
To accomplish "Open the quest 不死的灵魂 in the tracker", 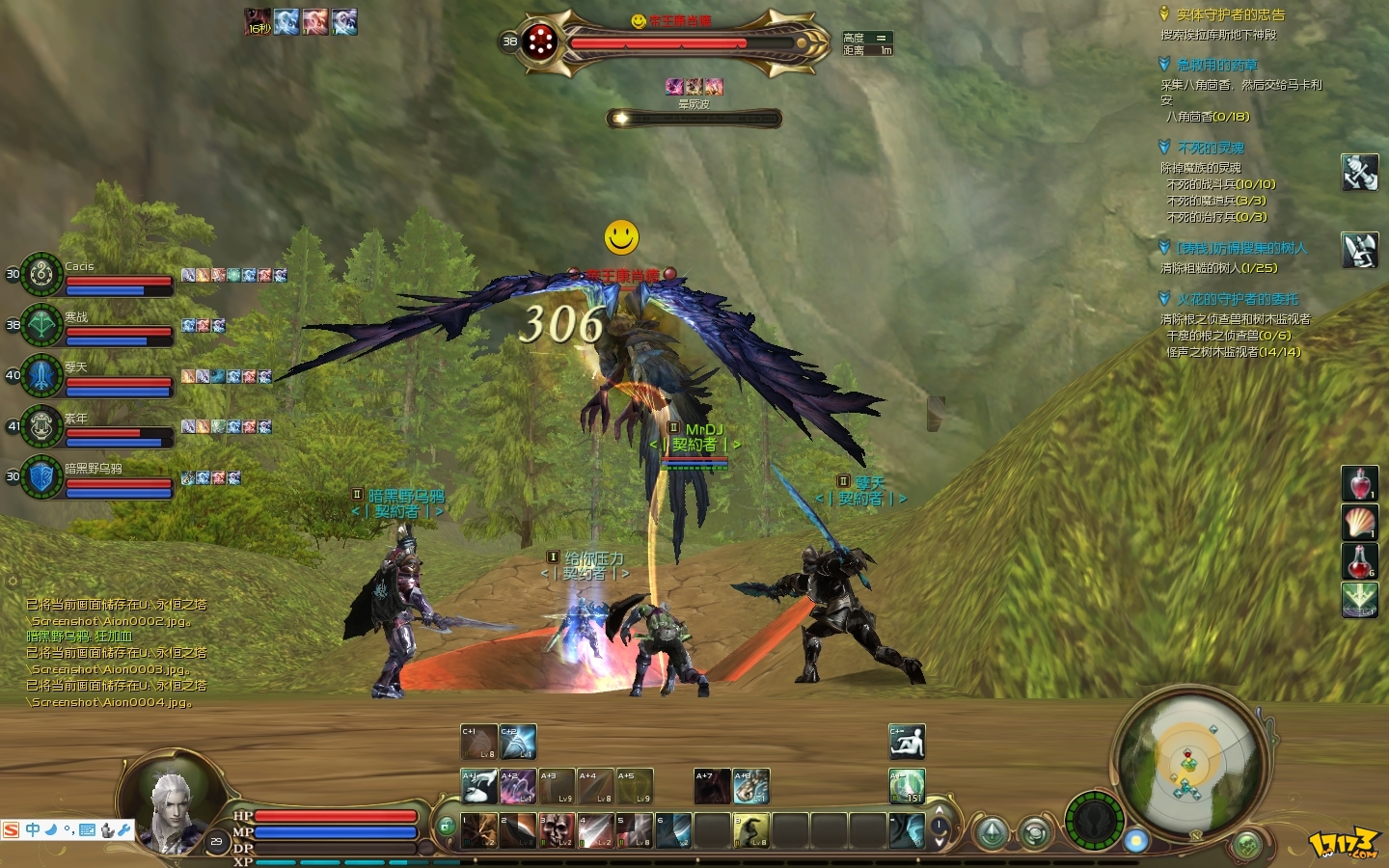I will 1211,148.
